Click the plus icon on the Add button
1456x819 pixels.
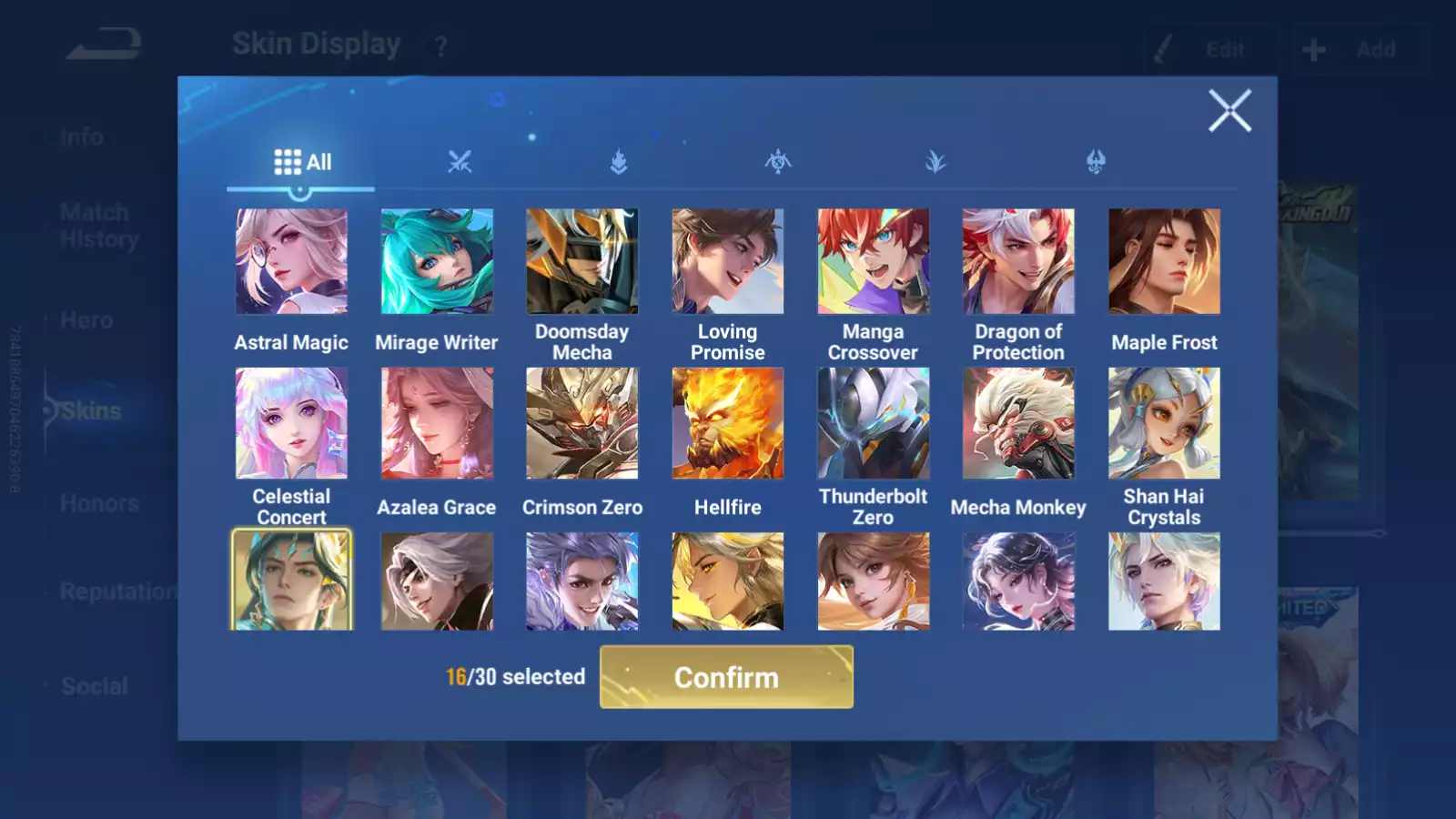(1312, 49)
